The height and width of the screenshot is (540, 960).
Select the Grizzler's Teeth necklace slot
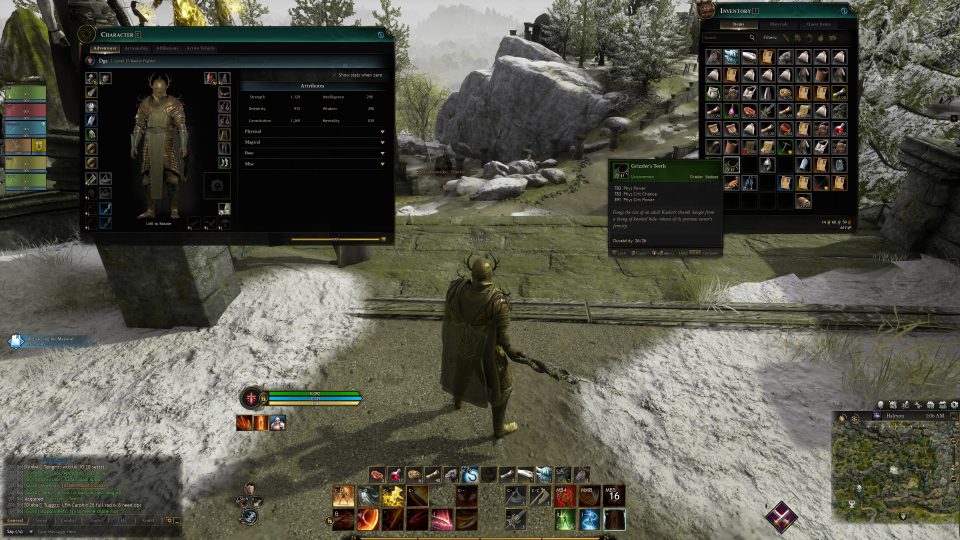732,165
